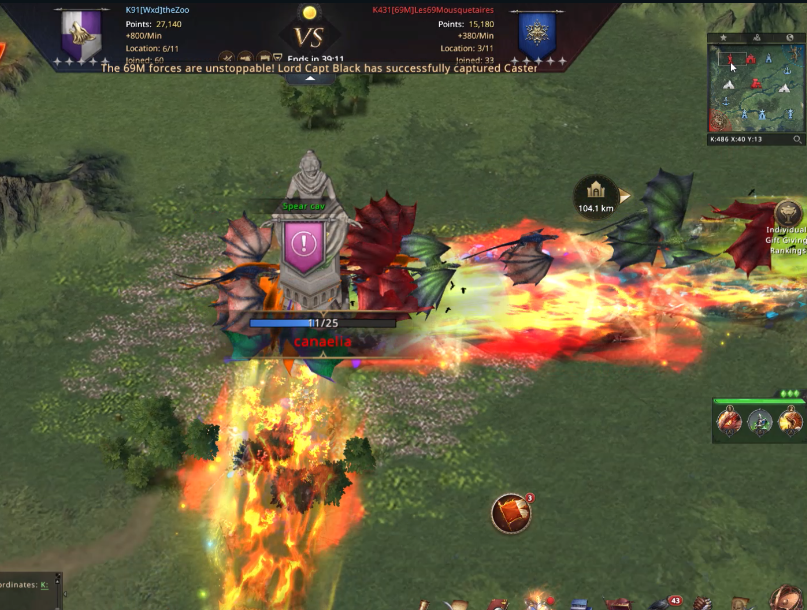The height and width of the screenshot is (610, 807).
Task: Click the magnifier search icon under minimap
Action: 797,140
